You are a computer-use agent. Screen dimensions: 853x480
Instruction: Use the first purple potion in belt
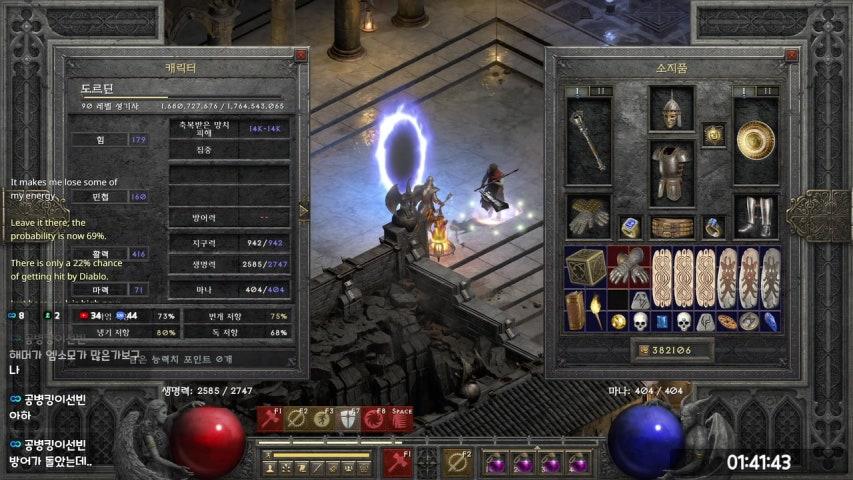[x=495, y=463]
